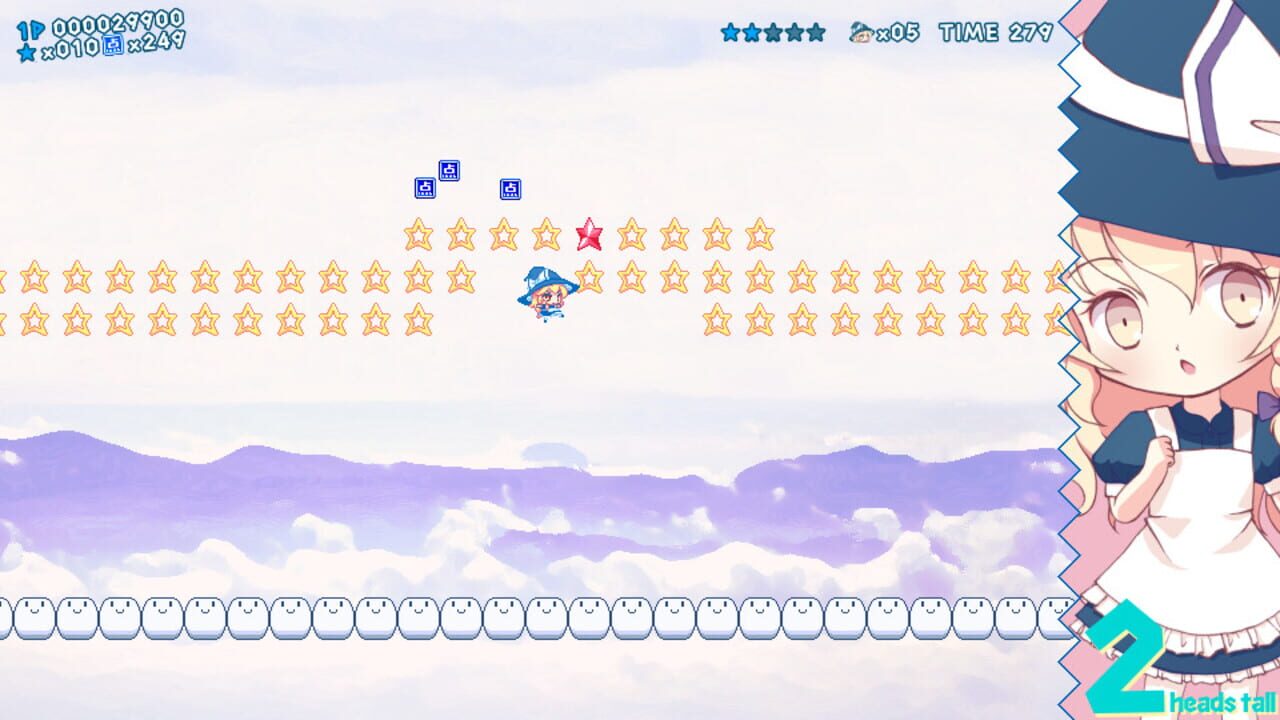Image resolution: width=1280 pixels, height=720 pixels.
Task: Click the Marisa life counter icon in HUD
Action: click(861, 33)
